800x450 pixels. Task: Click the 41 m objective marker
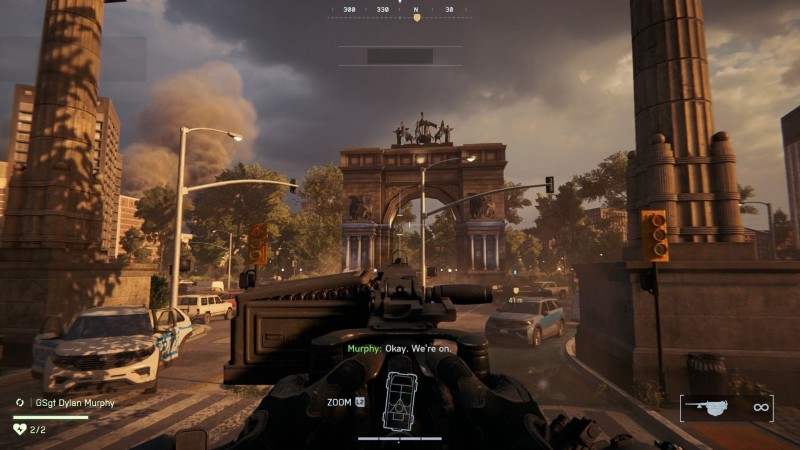[515, 297]
